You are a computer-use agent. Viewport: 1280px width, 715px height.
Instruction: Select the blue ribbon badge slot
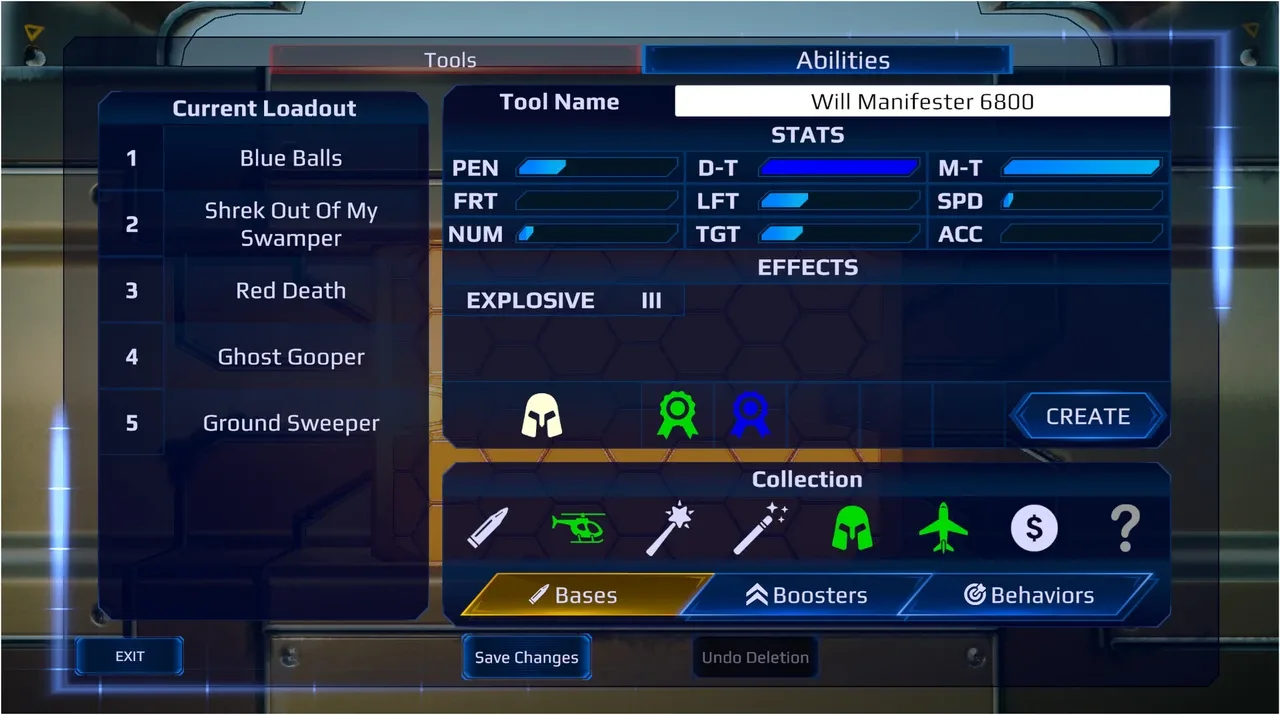[749, 415]
